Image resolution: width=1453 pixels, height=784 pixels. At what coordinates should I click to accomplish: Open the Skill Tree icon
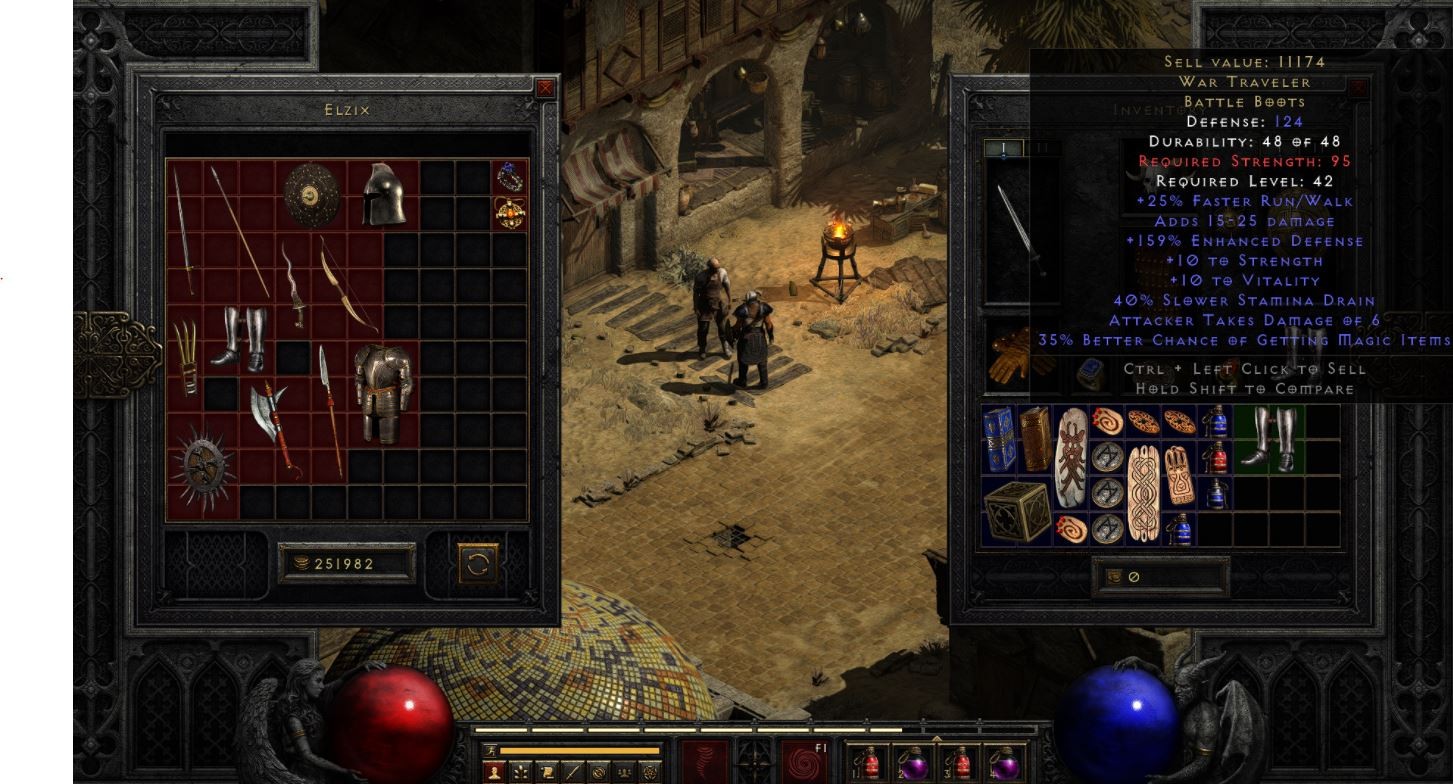[519, 772]
